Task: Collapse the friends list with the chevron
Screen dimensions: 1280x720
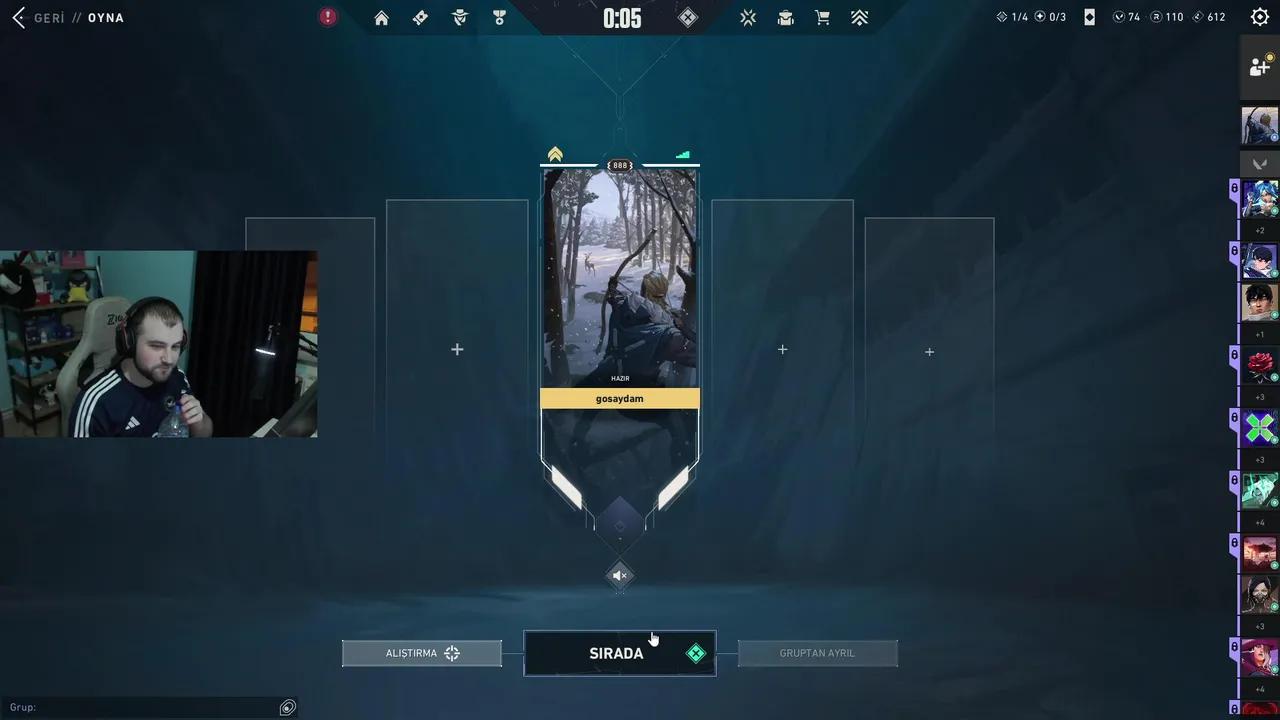Action: (x=1259, y=164)
